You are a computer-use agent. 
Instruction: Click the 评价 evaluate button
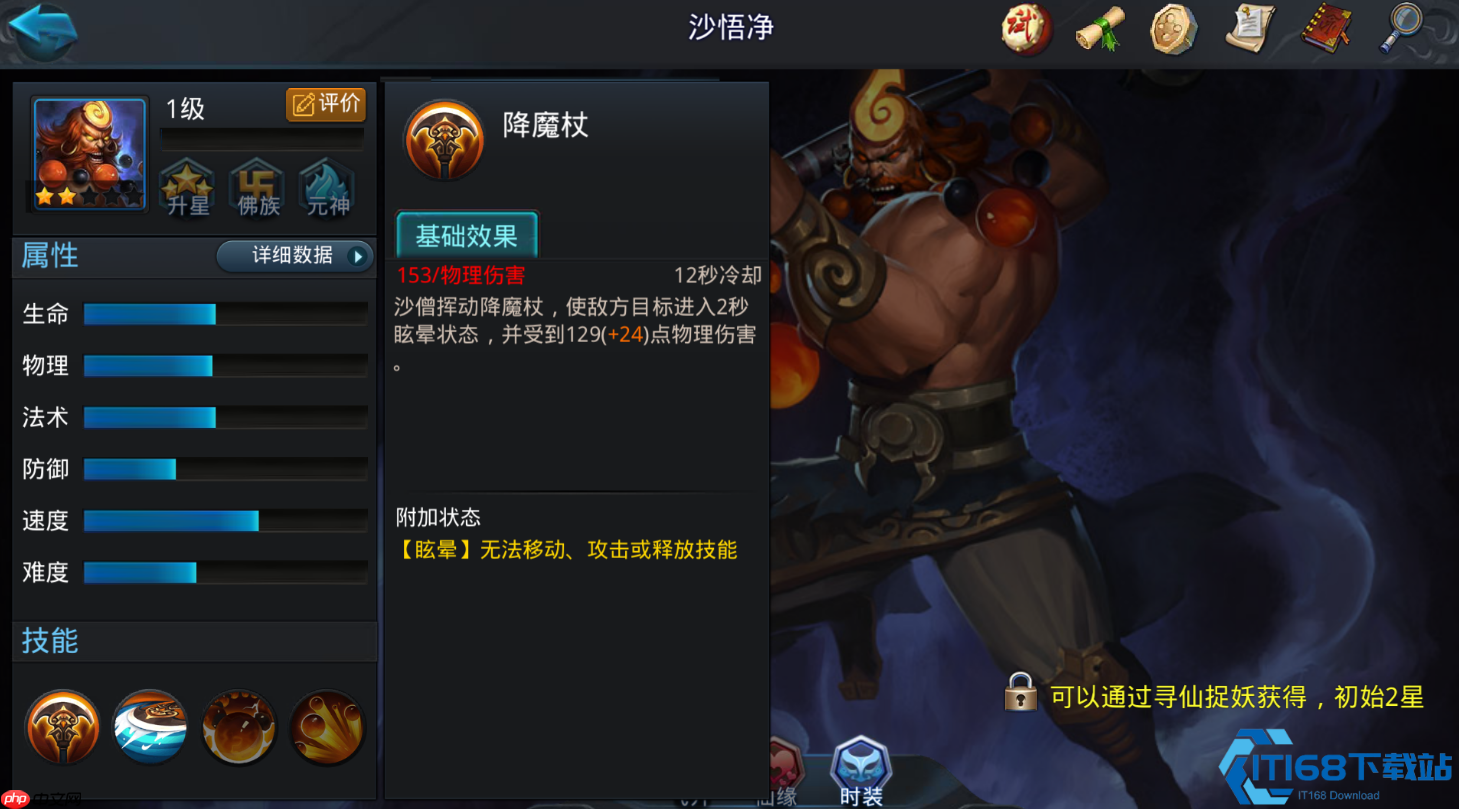click(326, 104)
